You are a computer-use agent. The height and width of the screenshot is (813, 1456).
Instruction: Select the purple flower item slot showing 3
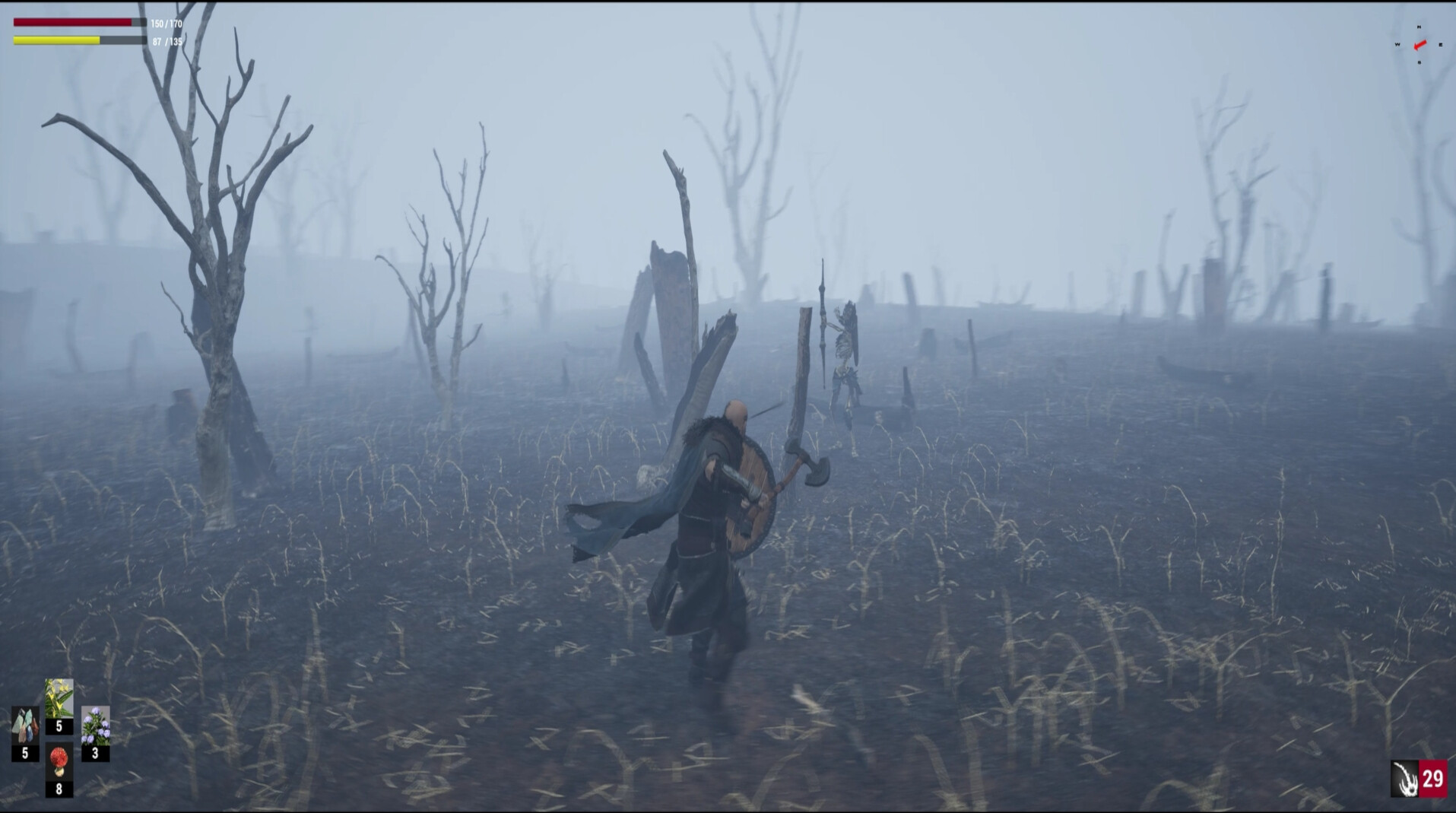[96, 728]
